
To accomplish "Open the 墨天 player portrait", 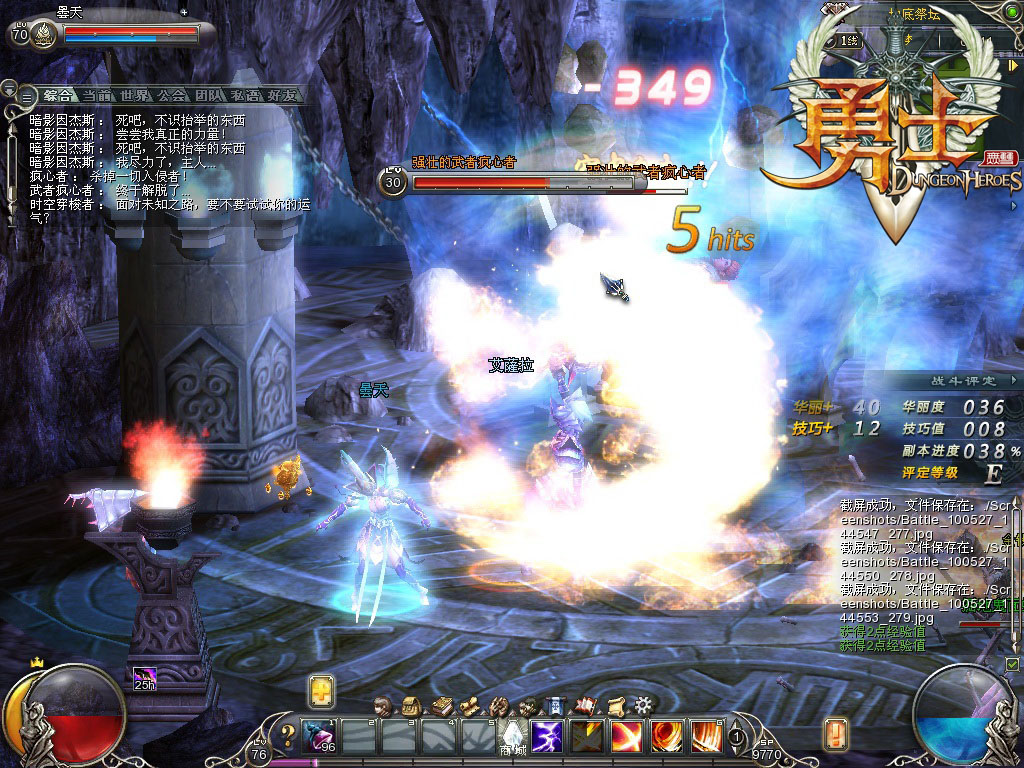I will point(44,35).
